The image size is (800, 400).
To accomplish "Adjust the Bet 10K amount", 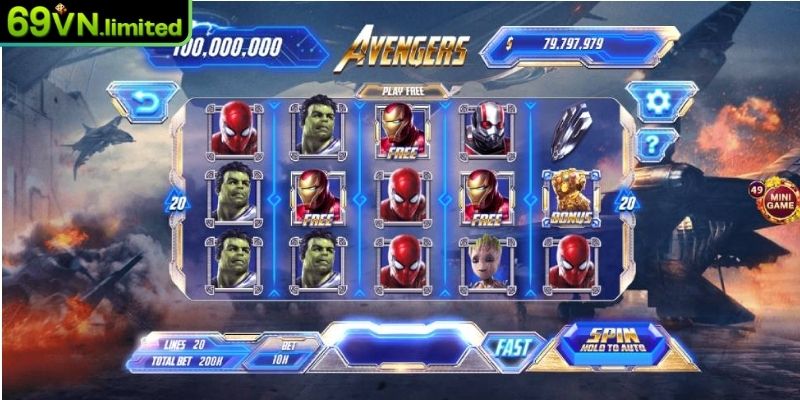I will pyautogui.click(x=280, y=353).
